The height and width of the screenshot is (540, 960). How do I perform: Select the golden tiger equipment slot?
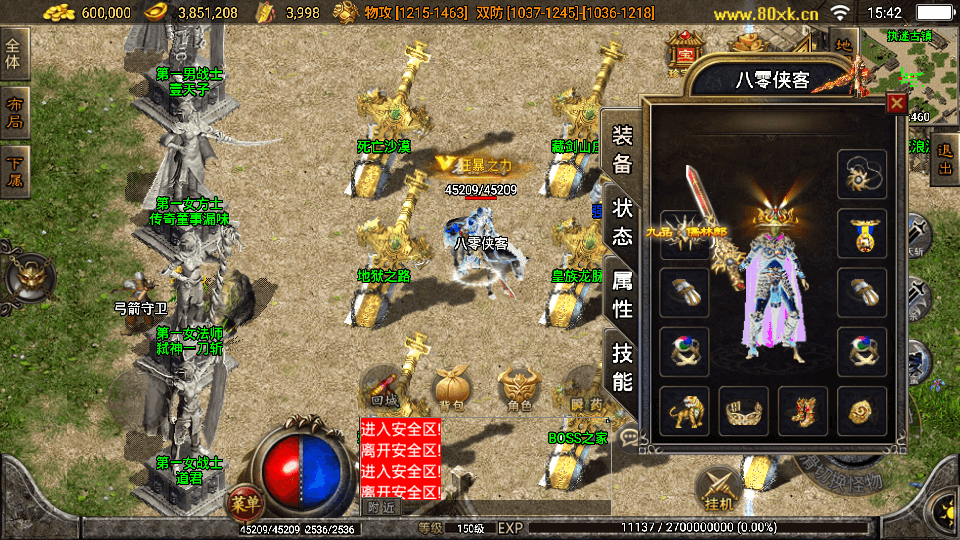pyautogui.click(x=684, y=410)
